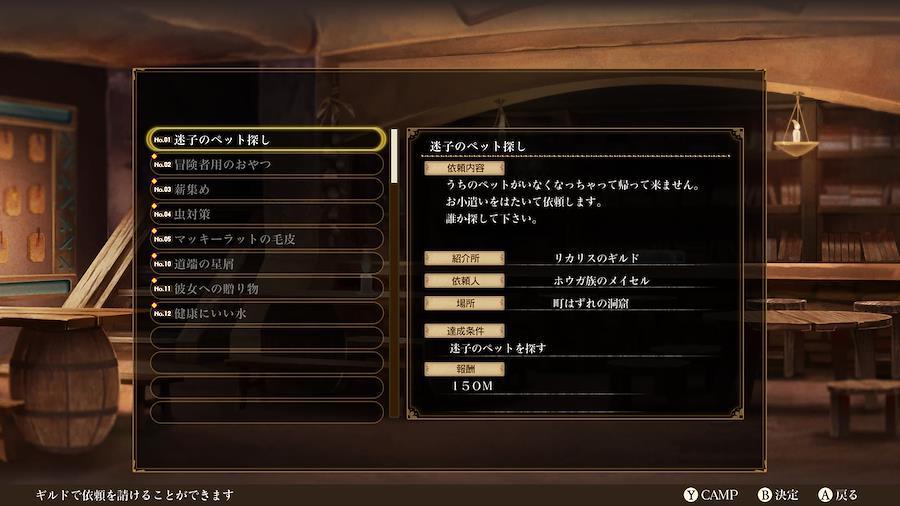The image size is (900, 506).
Task: Open quest No.12 健康にいい水
Action: 266,314
